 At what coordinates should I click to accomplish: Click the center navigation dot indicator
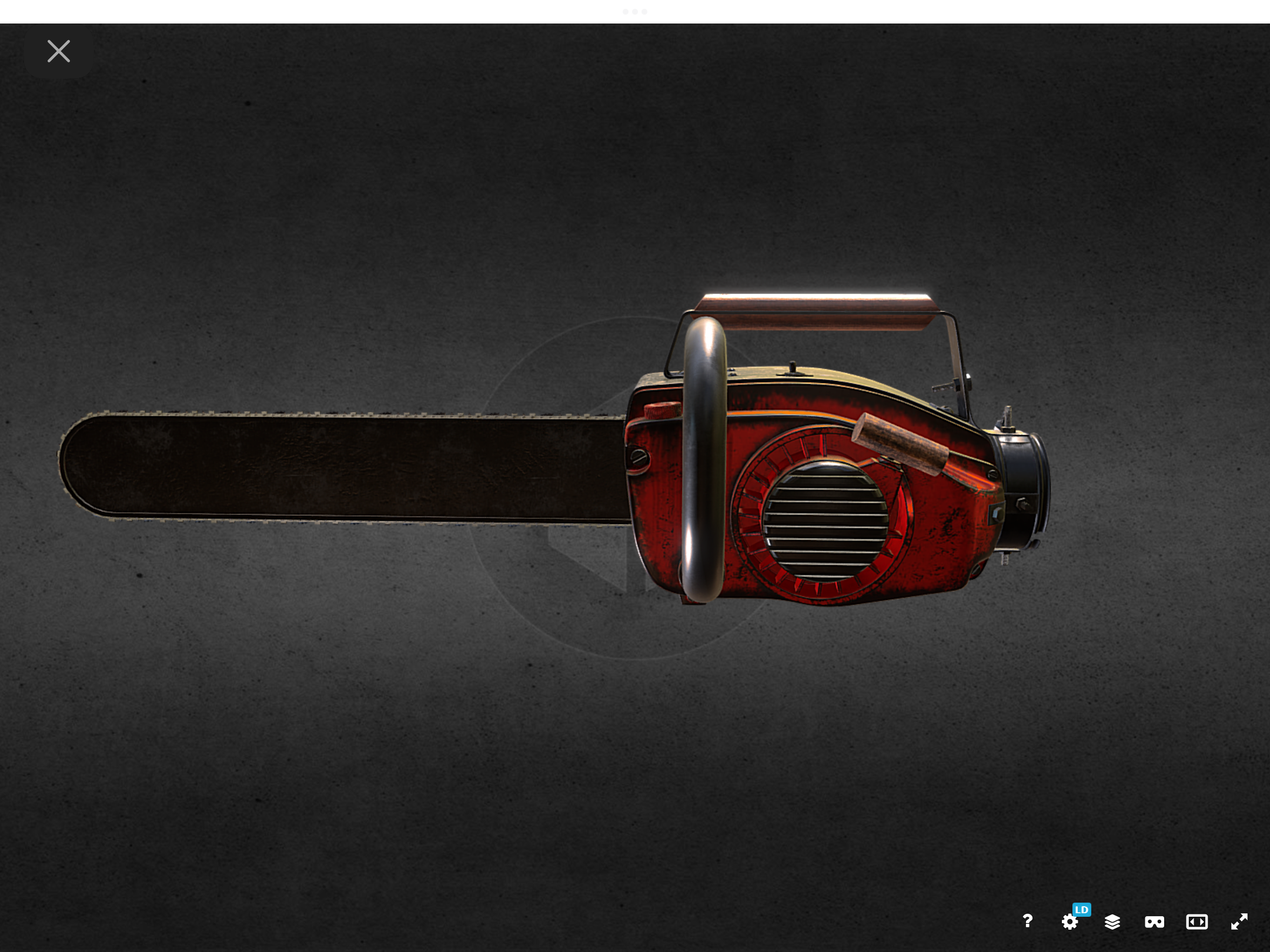pos(635,11)
